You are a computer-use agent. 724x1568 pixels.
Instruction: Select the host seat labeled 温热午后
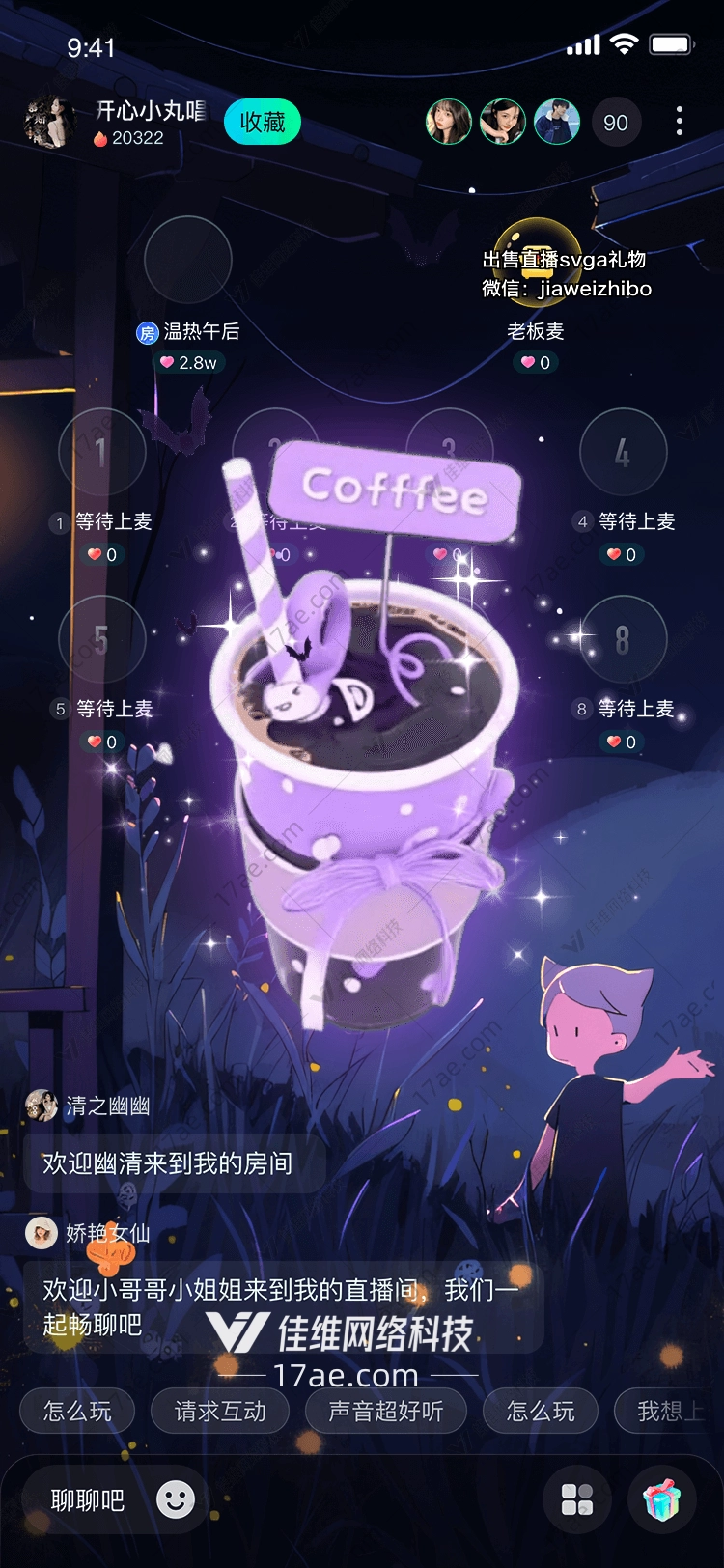(x=188, y=261)
